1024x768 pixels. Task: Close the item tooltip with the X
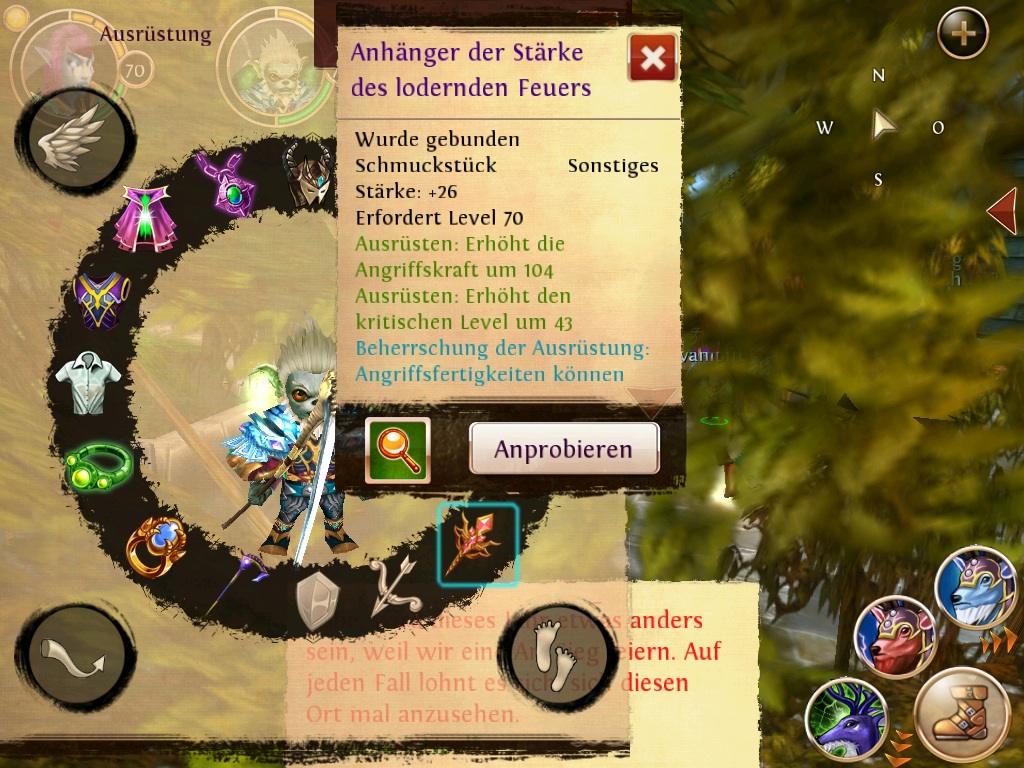[652, 59]
